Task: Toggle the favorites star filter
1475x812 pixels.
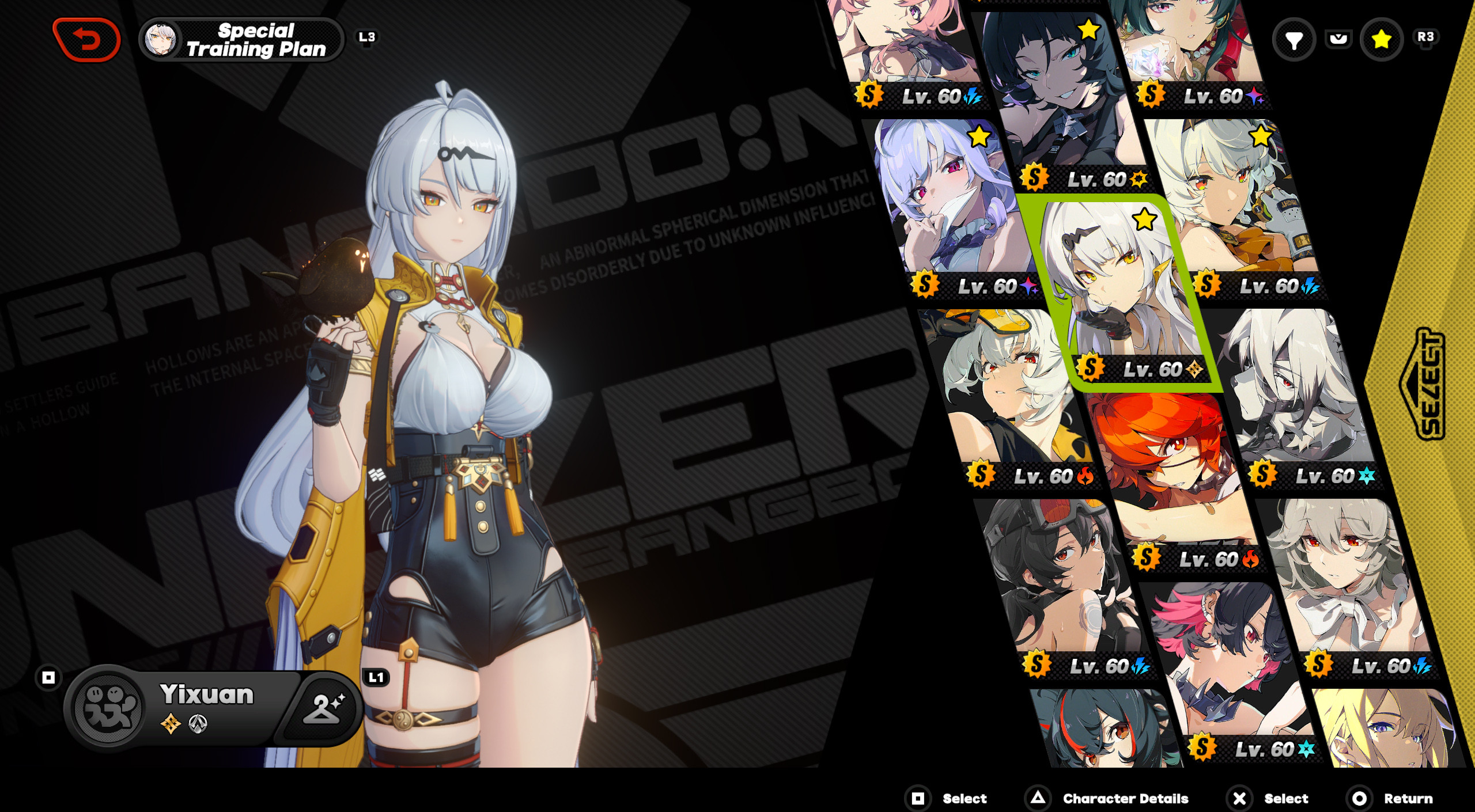Action: (1381, 40)
